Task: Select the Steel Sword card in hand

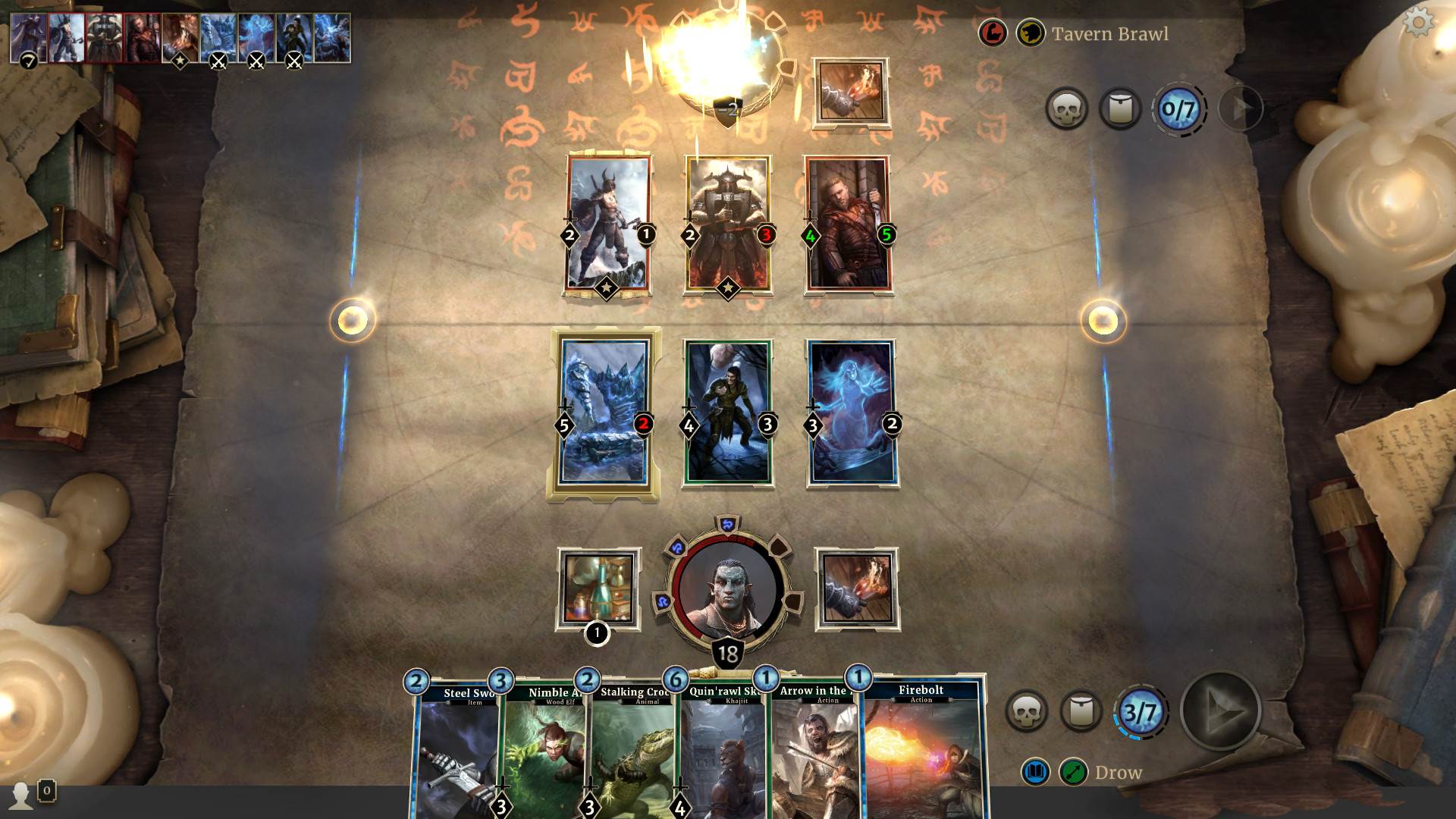Action: (455, 751)
